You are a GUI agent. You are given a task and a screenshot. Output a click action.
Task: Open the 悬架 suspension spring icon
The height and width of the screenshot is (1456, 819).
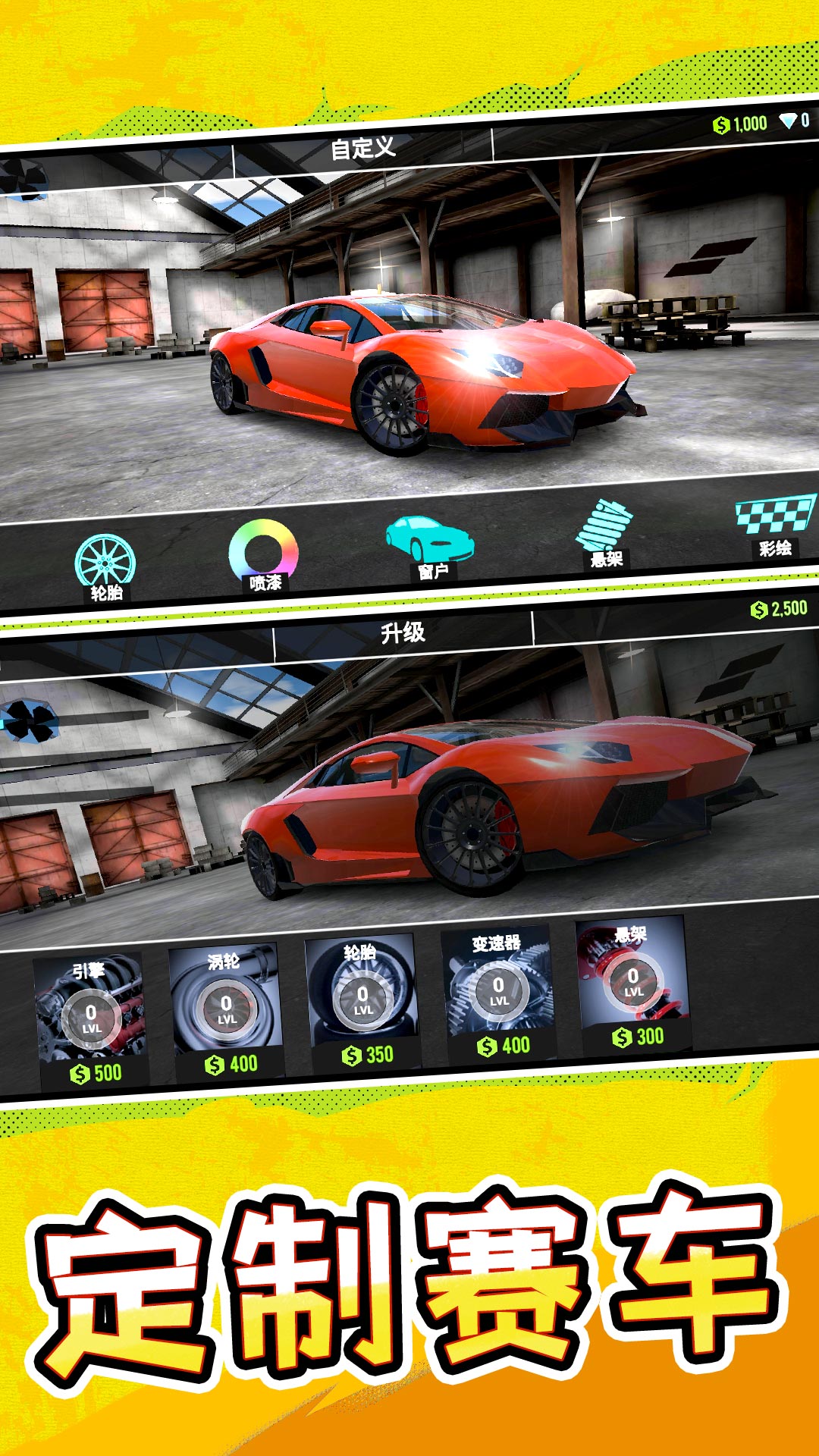point(604,532)
